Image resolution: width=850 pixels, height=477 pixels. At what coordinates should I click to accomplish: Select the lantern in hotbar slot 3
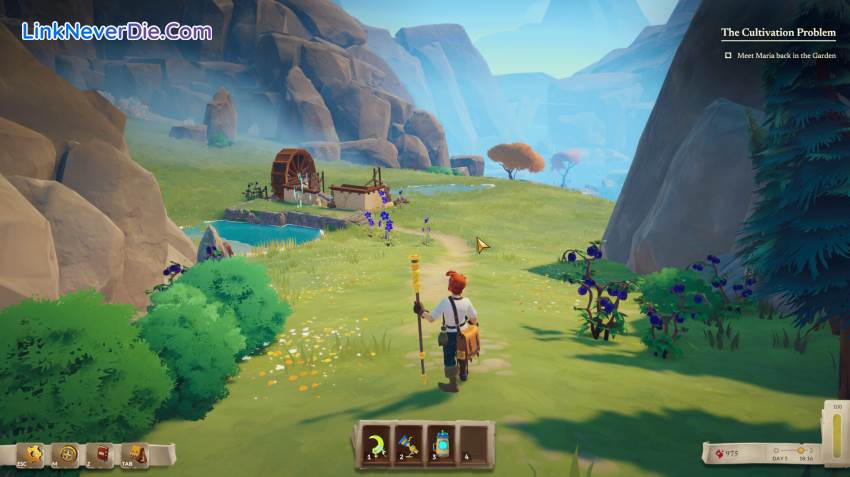click(x=442, y=443)
